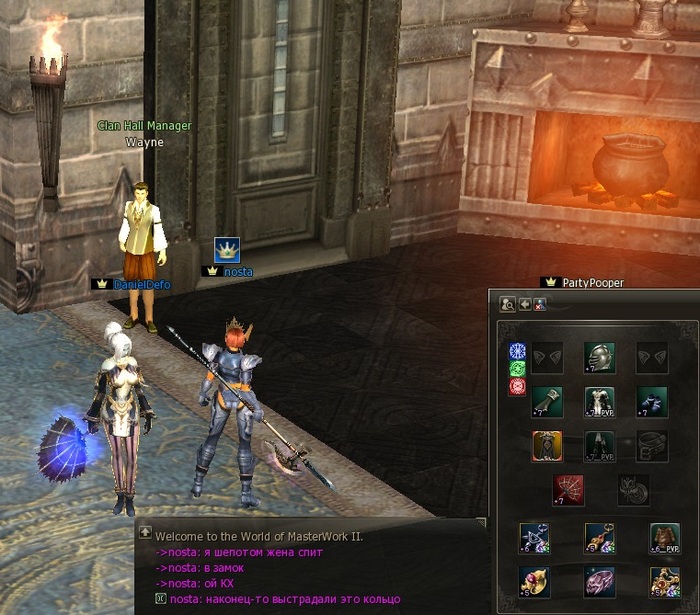Image resolution: width=700 pixels, height=615 pixels.
Task: Click the magnifier character inspect button
Action: 507,304
